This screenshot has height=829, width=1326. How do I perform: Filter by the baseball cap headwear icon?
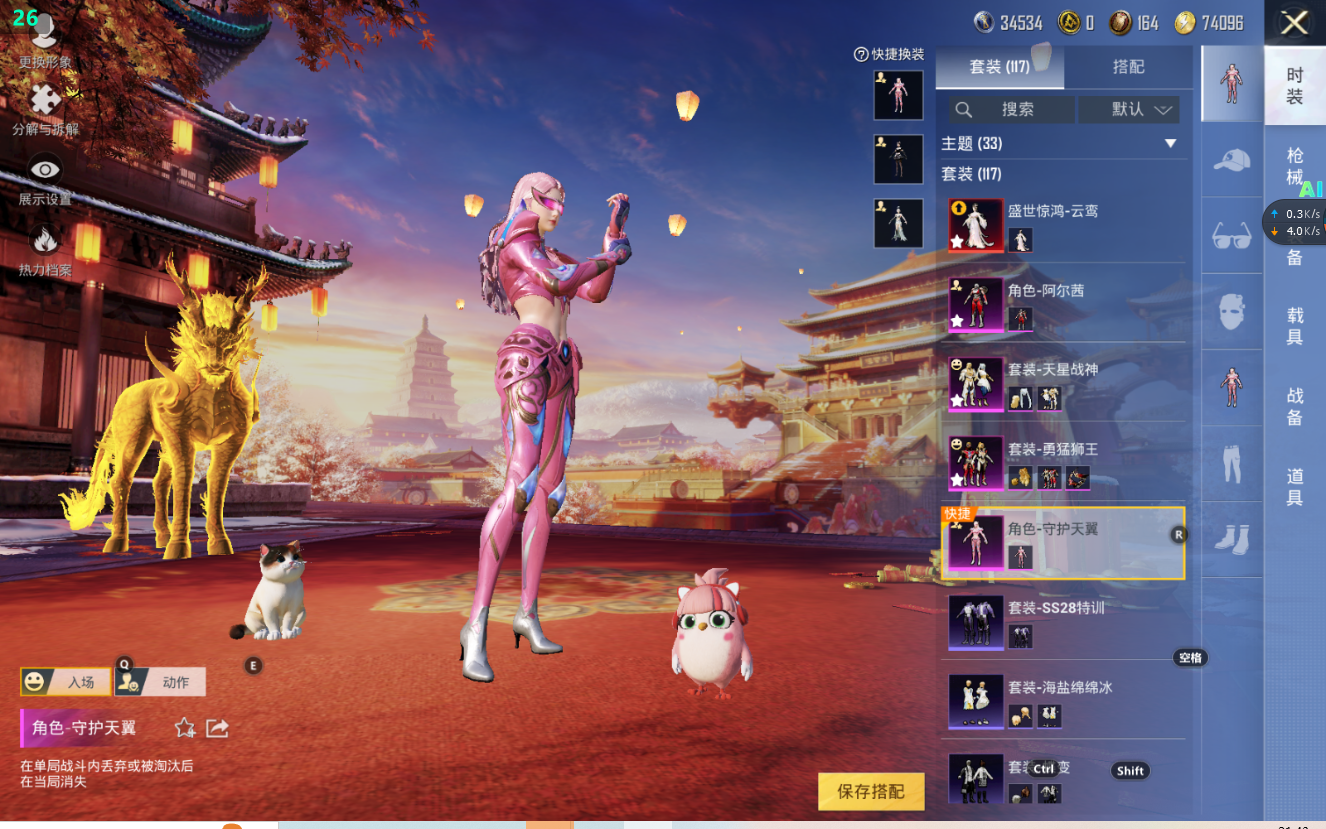(x=1232, y=160)
